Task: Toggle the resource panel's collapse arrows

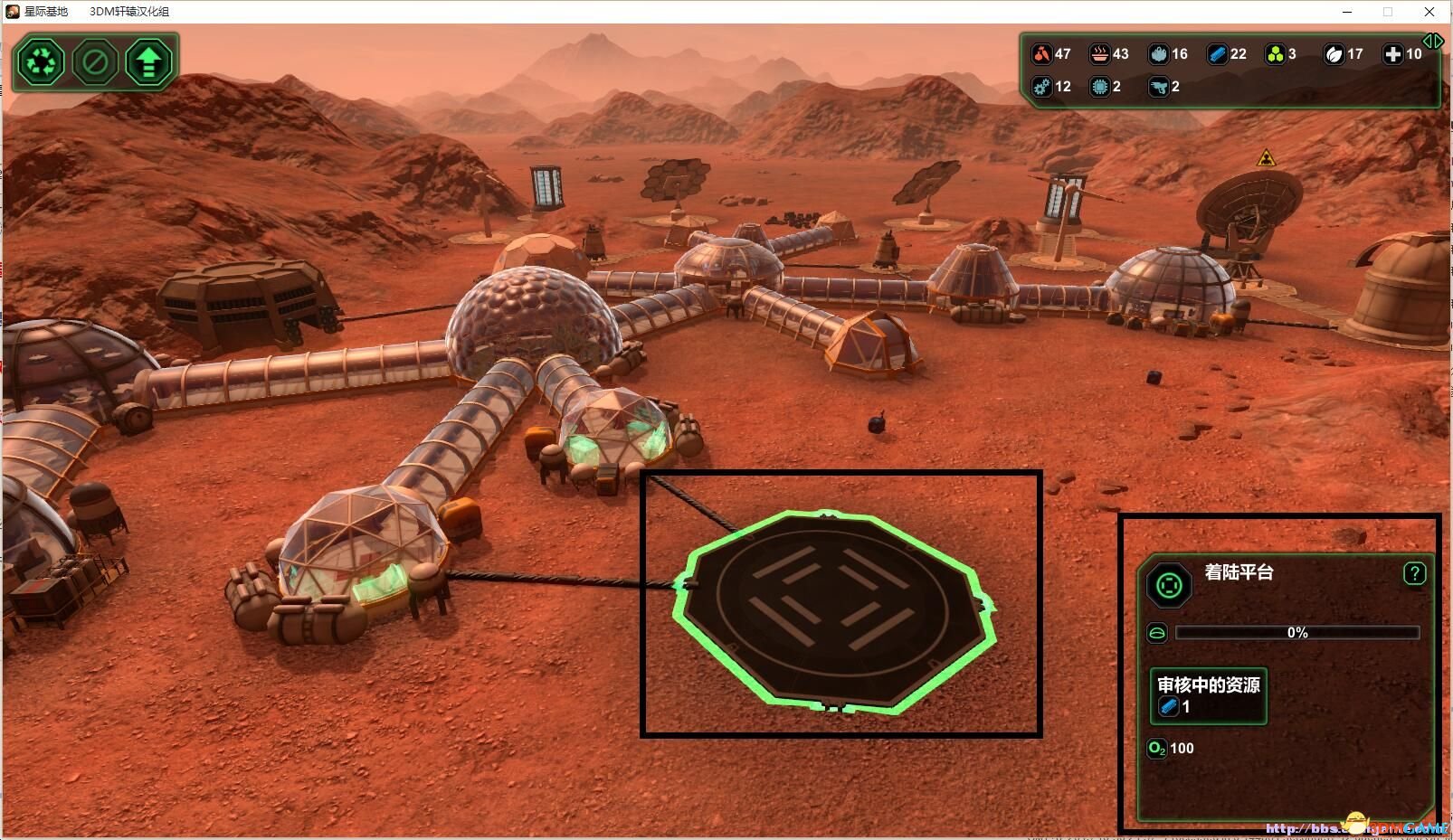Action: pyautogui.click(x=1432, y=41)
